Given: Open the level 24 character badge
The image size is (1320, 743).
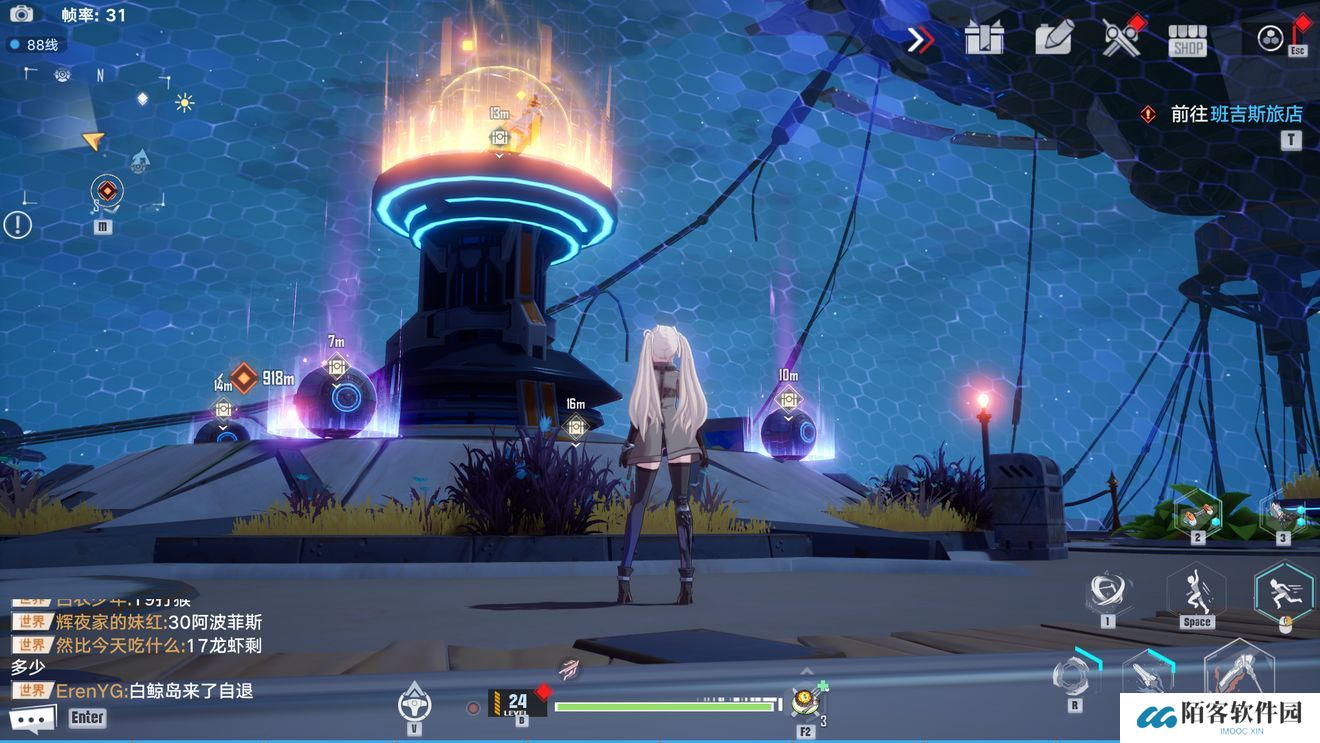Looking at the screenshot, I should 517,703.
